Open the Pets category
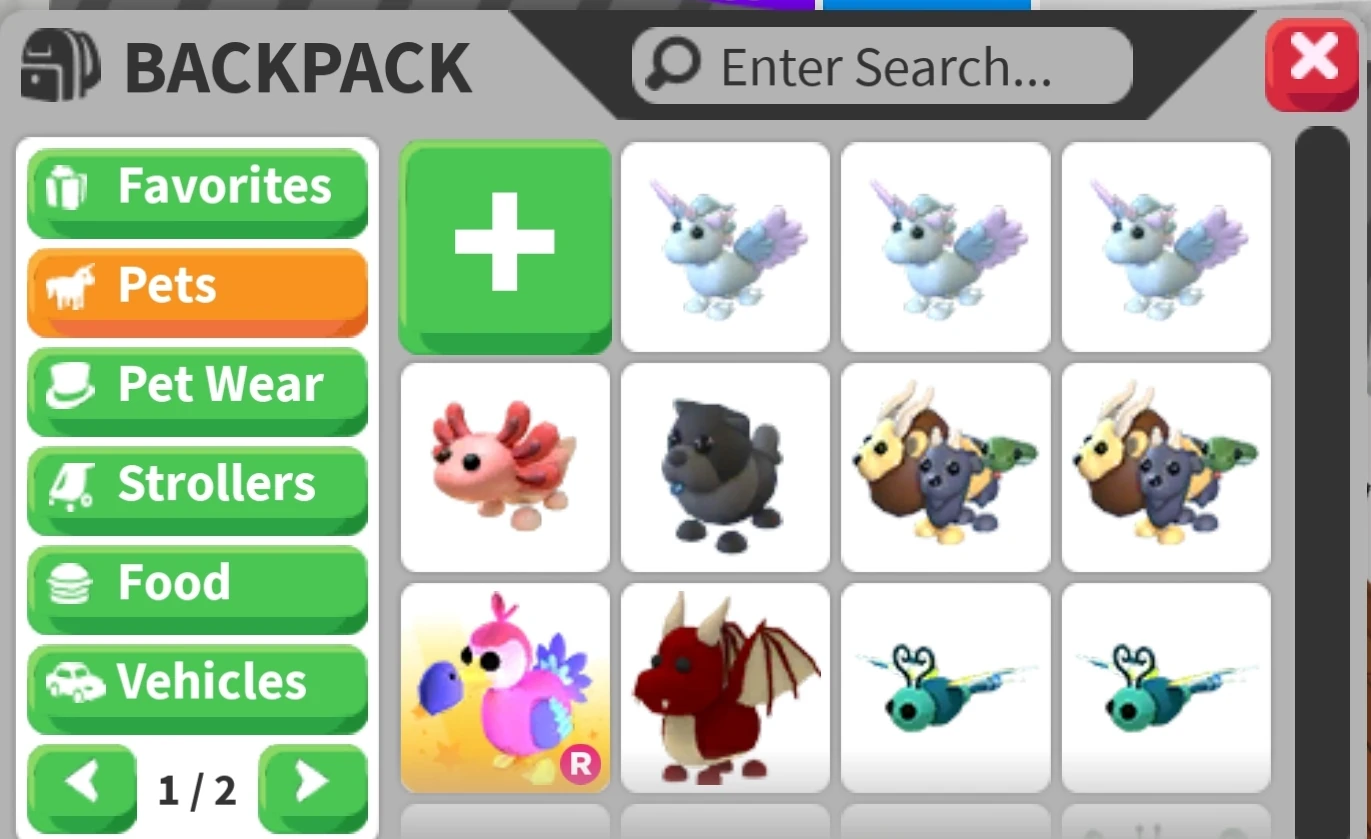 pyautogui.click(x=197, y=286)
